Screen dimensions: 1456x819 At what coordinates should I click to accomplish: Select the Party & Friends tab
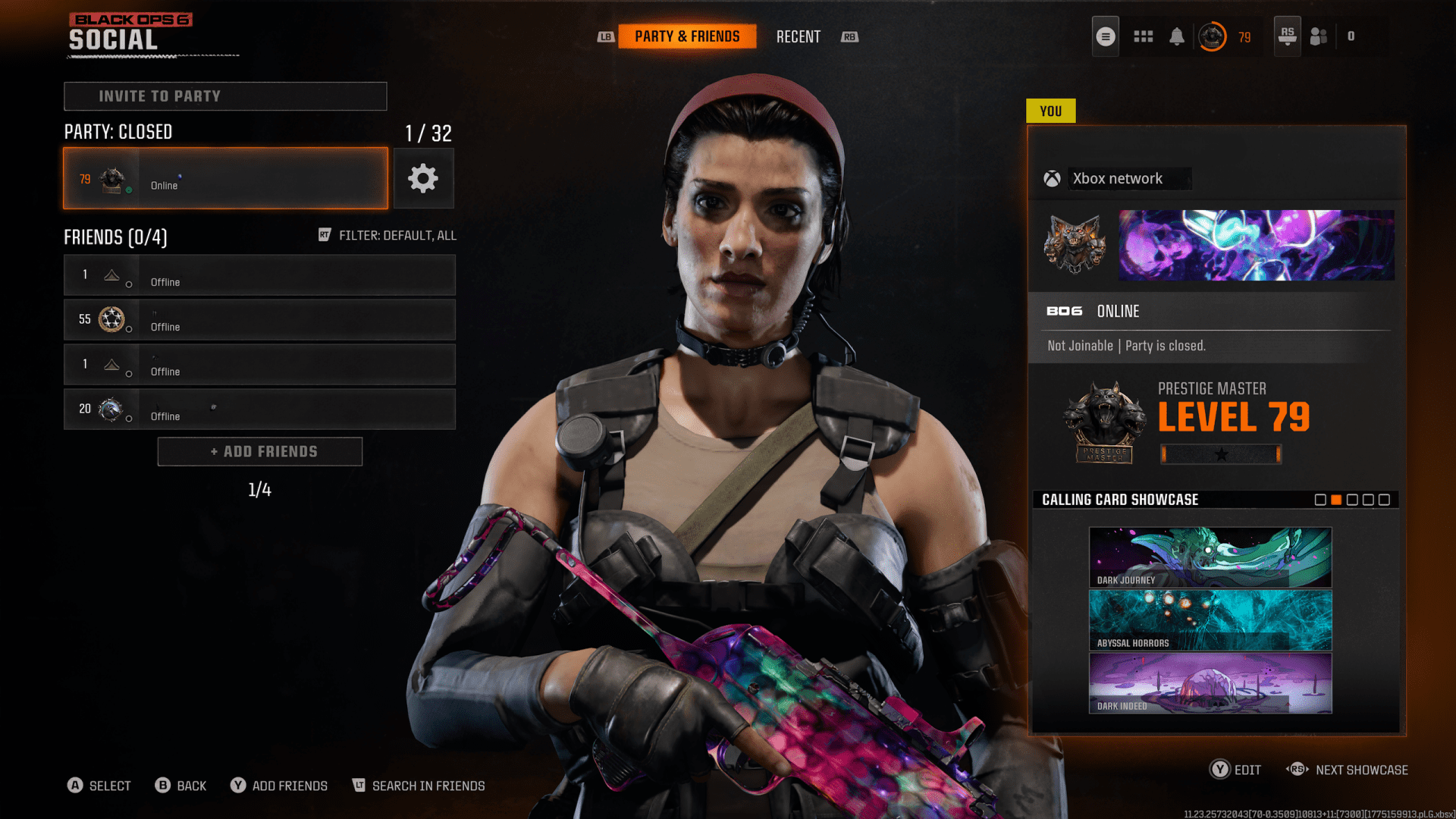click(x=687, y=36)
